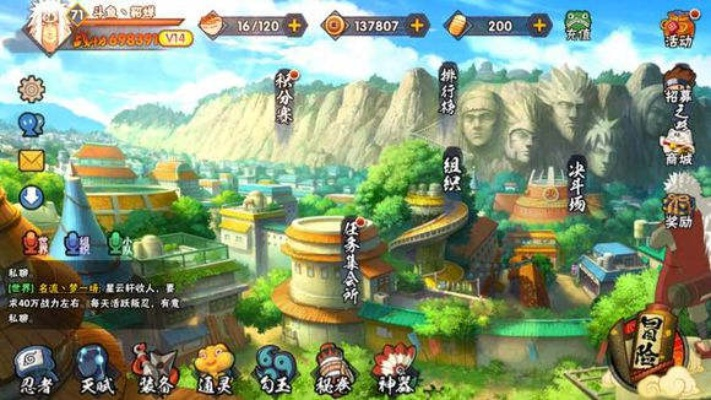The height and width of the screenshot is (400, 711).
Task: Add stamina with the plus beside 16/120
Action: [x=295, y=25]
